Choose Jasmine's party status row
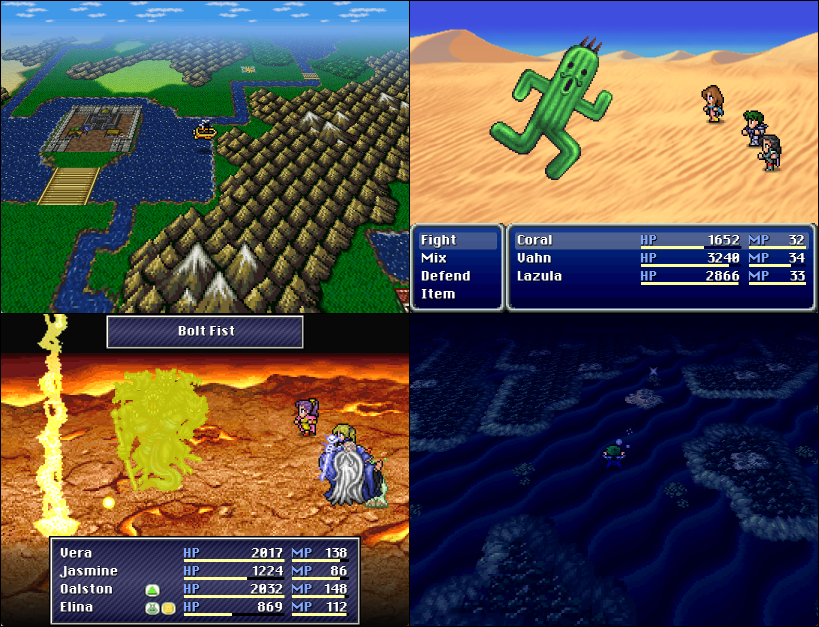819x627 pixels. pos(88,571)
